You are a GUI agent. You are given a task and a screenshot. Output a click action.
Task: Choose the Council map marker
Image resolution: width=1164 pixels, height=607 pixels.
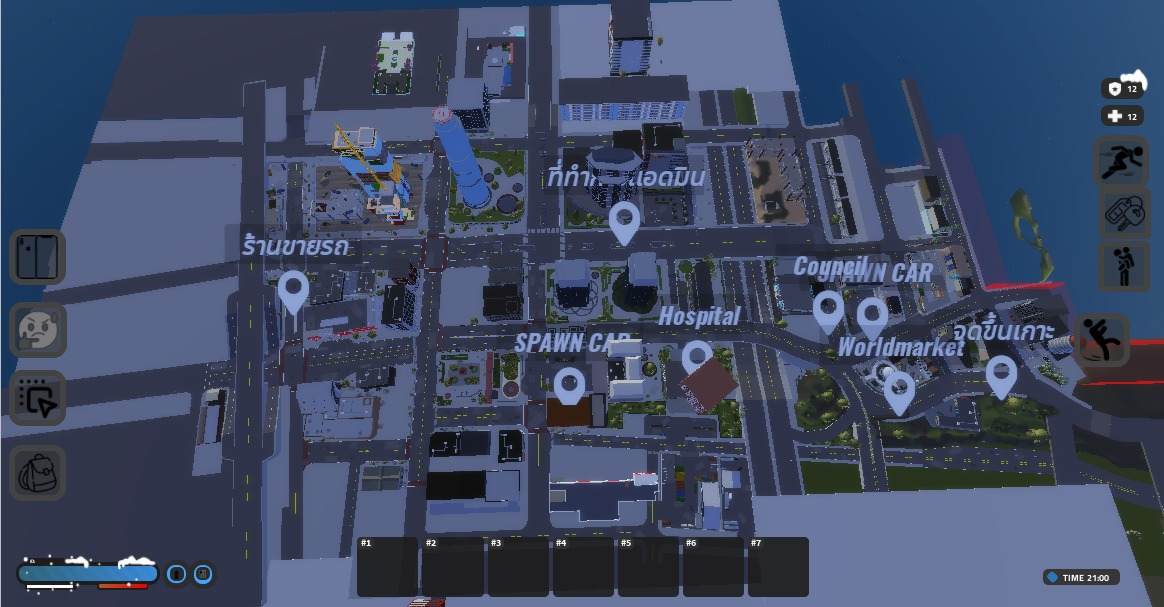(827, 310)
